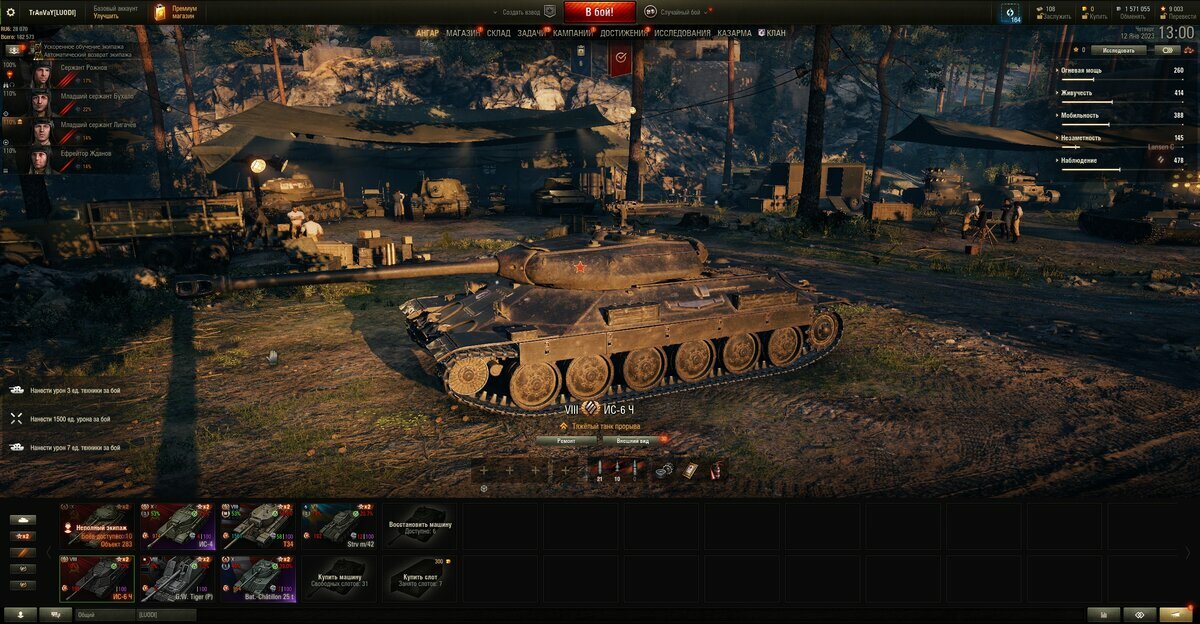Click the Купить слот buy slot tile
1200x624 pixels.
418,579
